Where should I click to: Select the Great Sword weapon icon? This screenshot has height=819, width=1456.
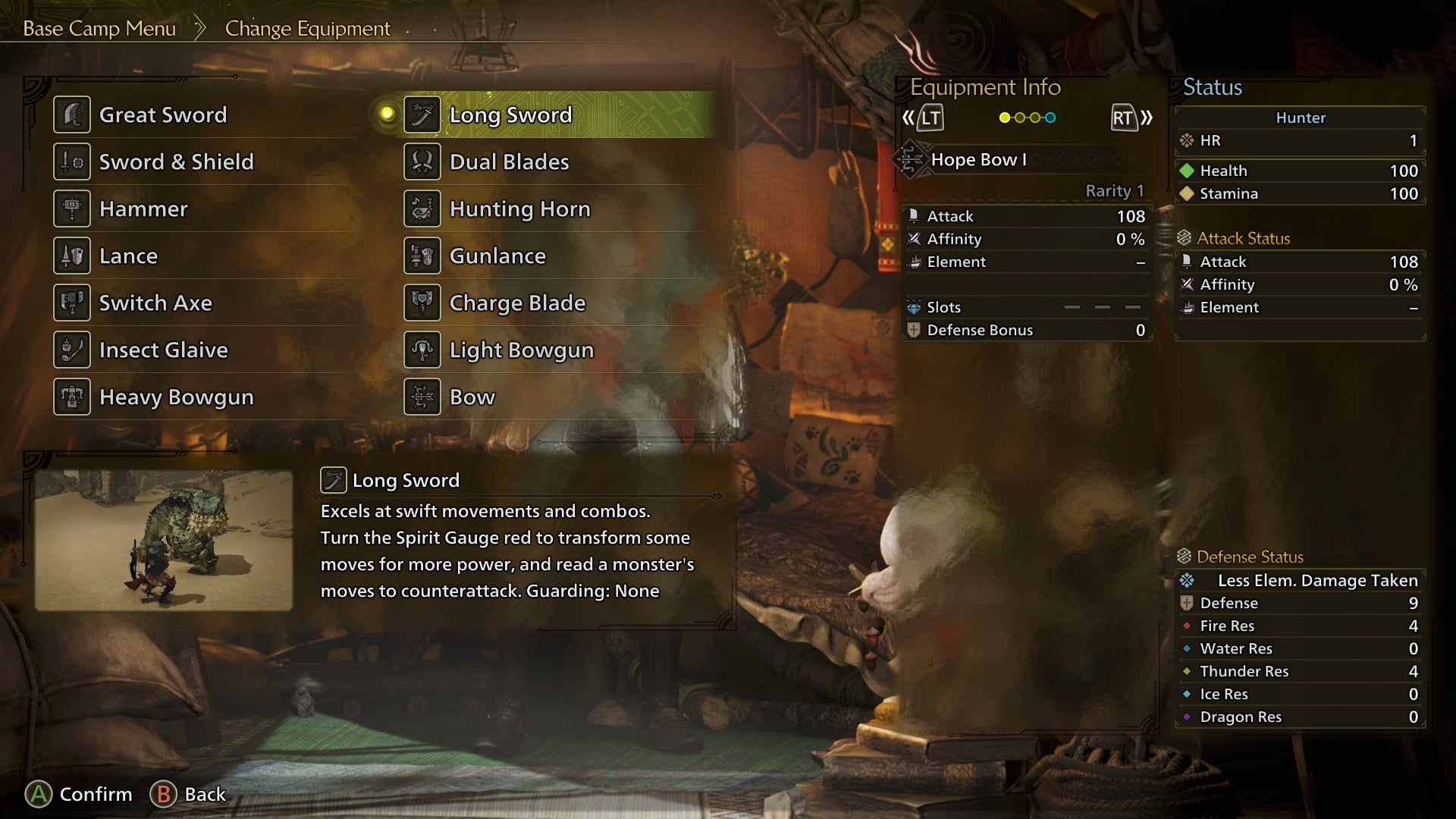coord(72,115)
